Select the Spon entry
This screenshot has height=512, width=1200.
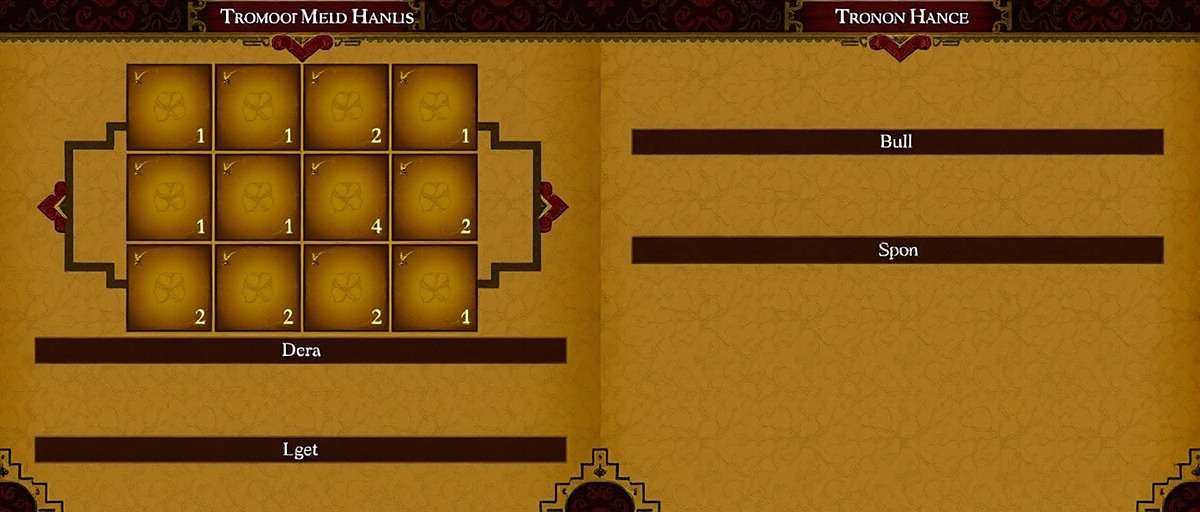coord(897,250)
